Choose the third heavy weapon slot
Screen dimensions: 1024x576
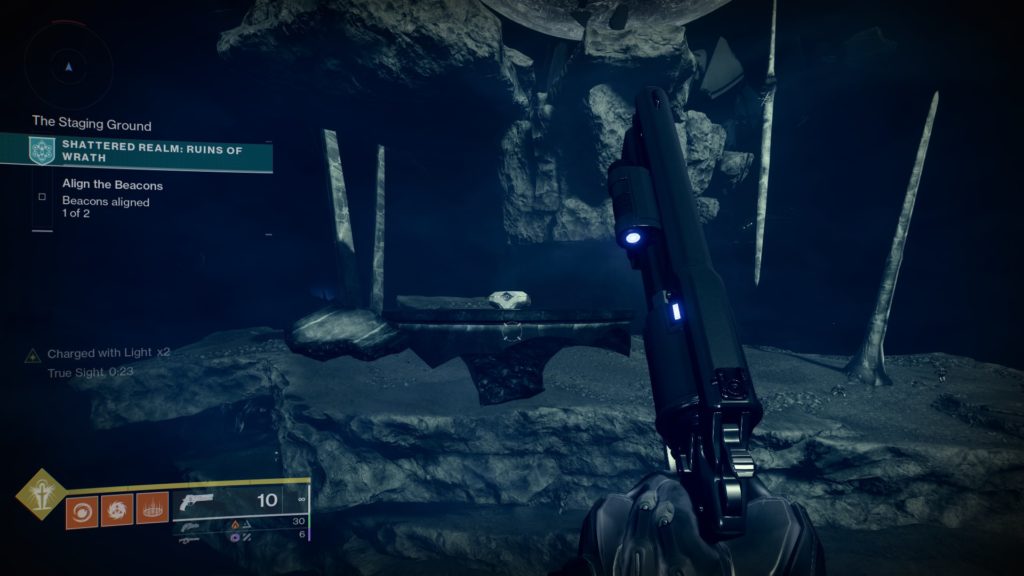point(190,537)
